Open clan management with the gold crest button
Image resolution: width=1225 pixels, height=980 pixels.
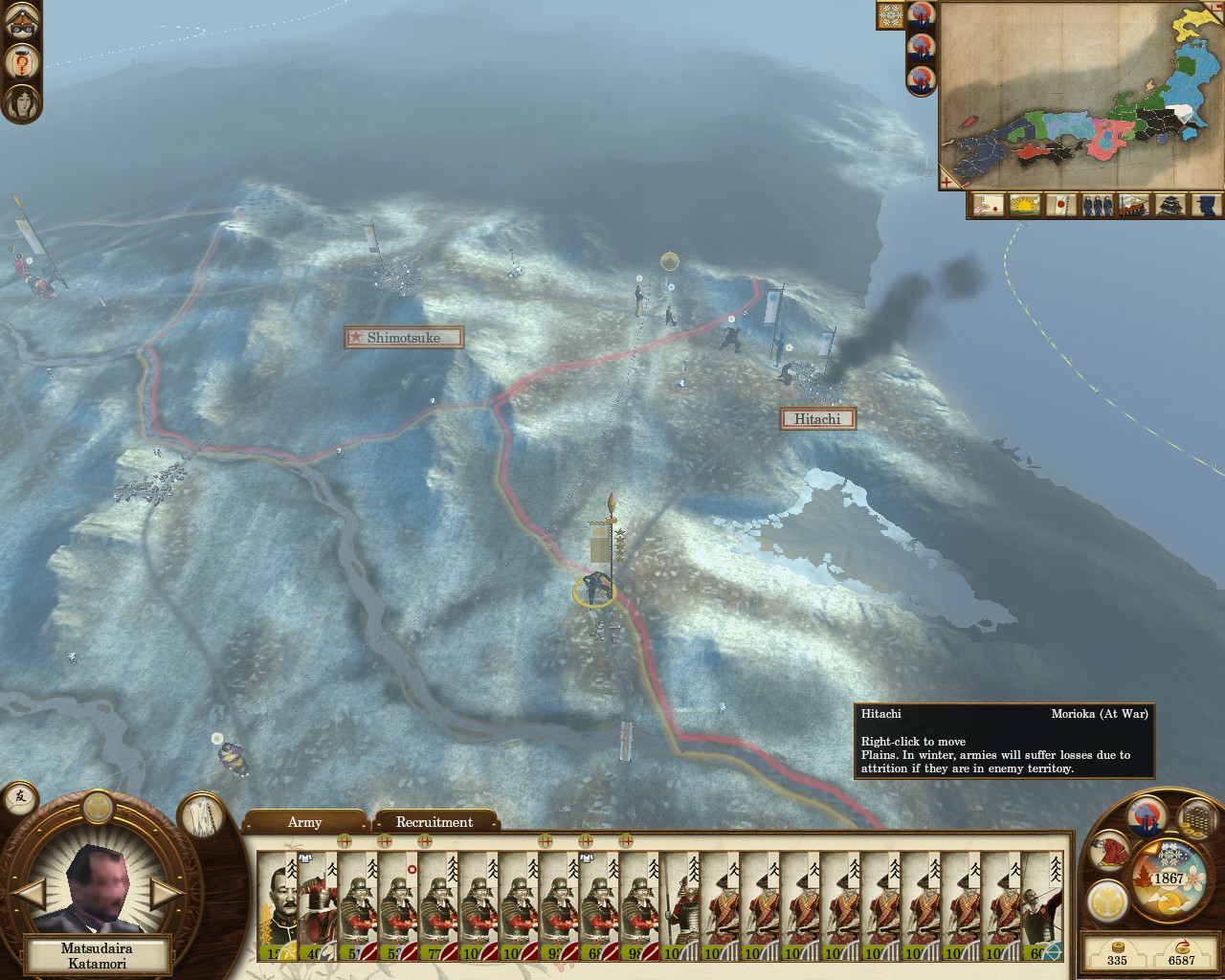(1107, 900)
